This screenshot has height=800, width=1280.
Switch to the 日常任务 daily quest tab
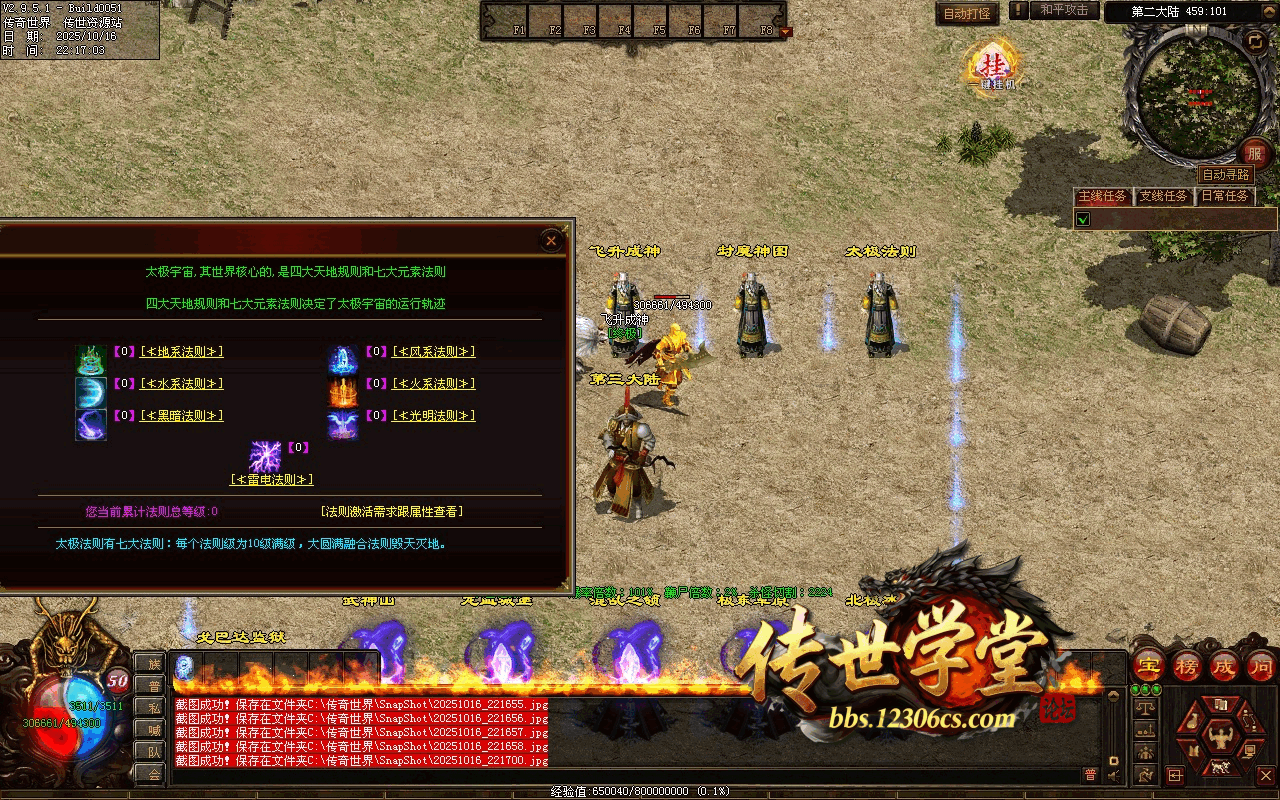point(1225,196)
